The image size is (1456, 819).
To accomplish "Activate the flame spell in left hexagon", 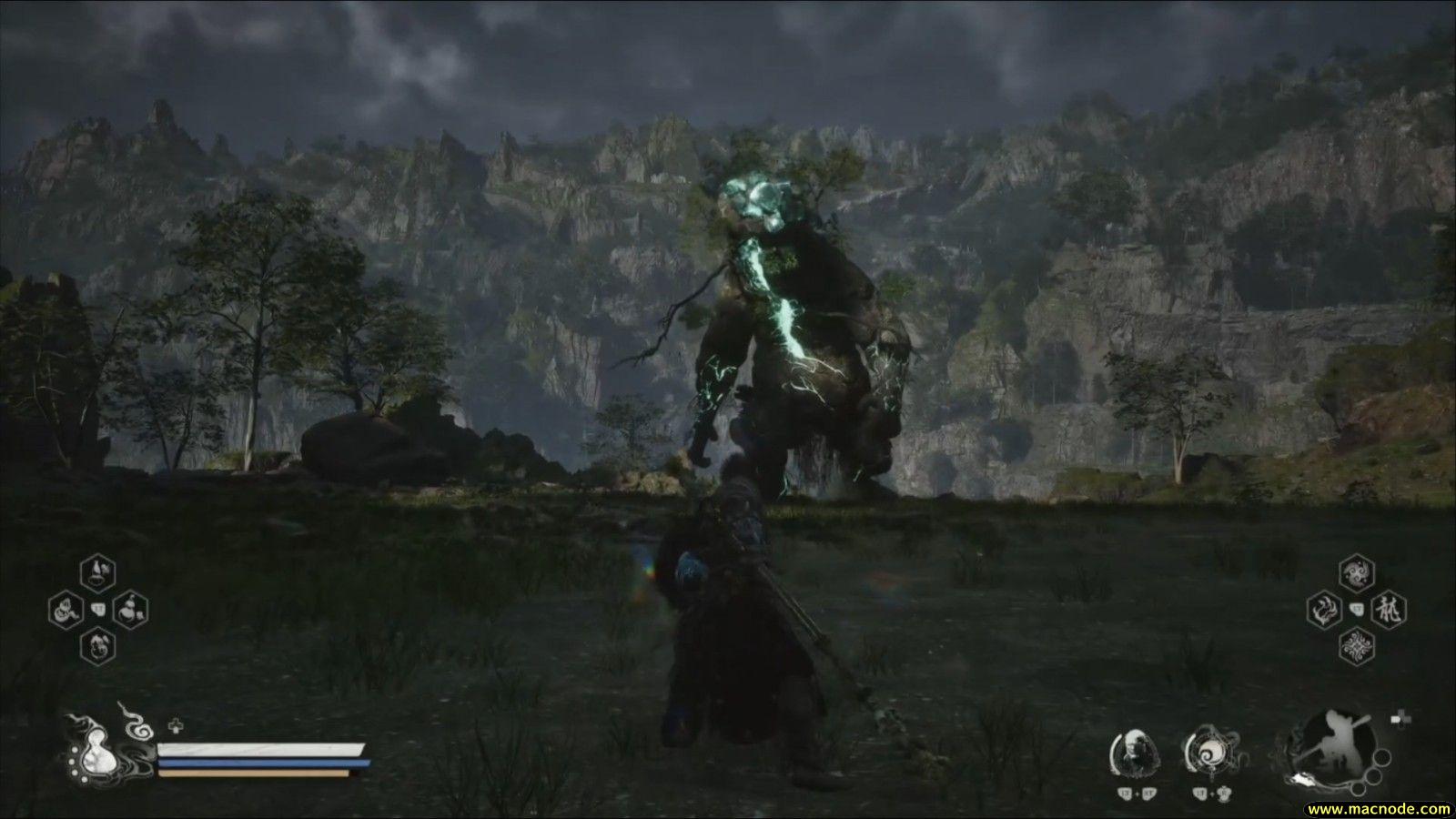I will 1324,609.
